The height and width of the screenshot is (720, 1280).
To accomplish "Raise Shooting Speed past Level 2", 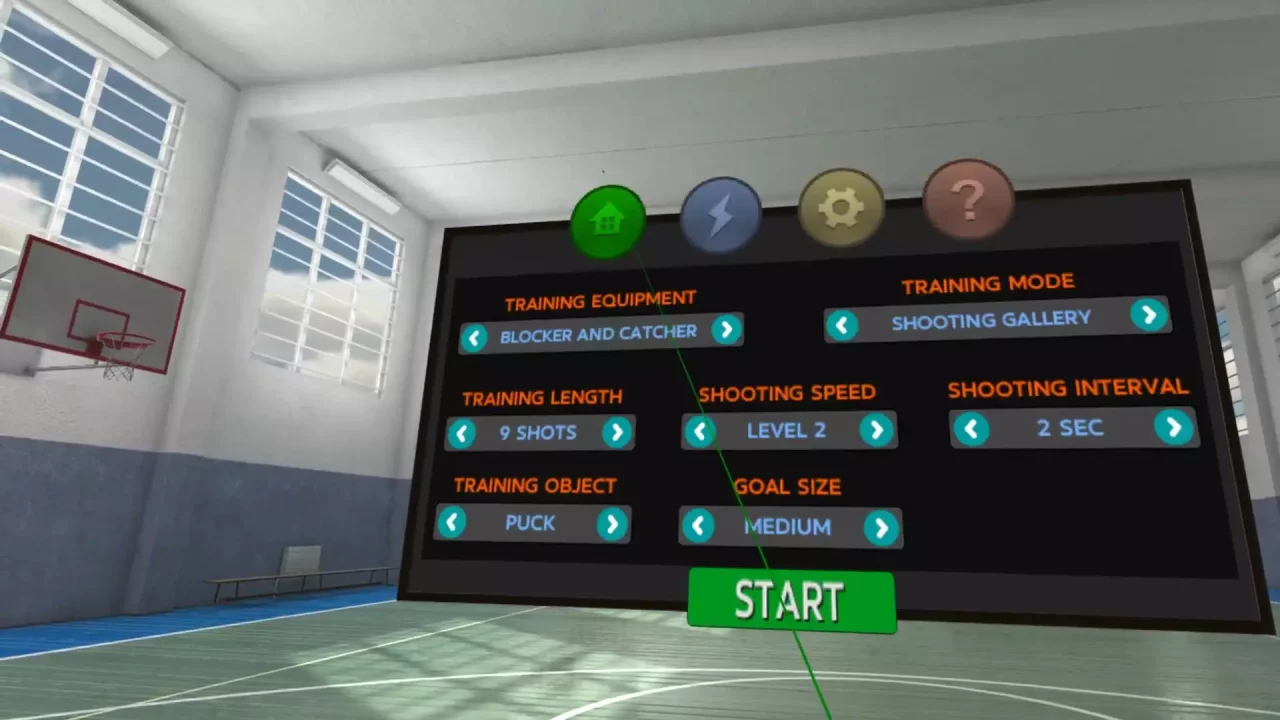I will coord(877,430).
